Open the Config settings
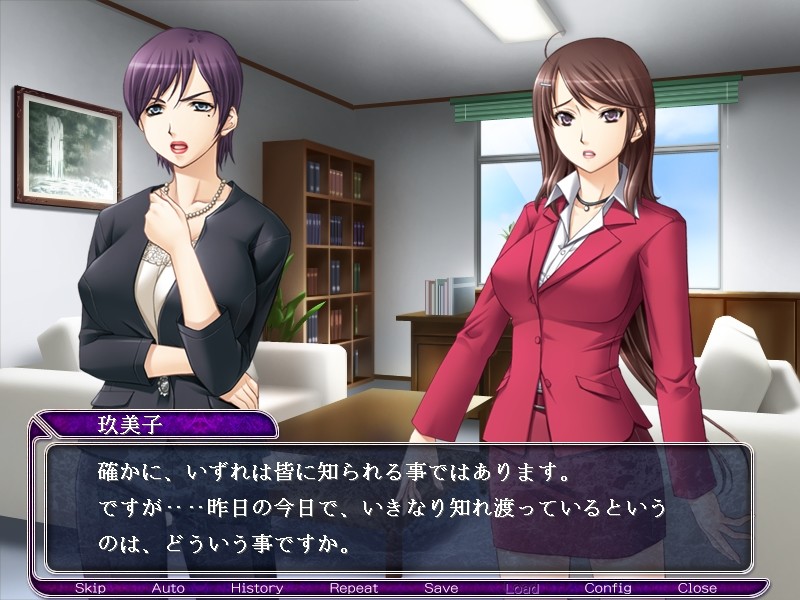 [x=608, y=588]
